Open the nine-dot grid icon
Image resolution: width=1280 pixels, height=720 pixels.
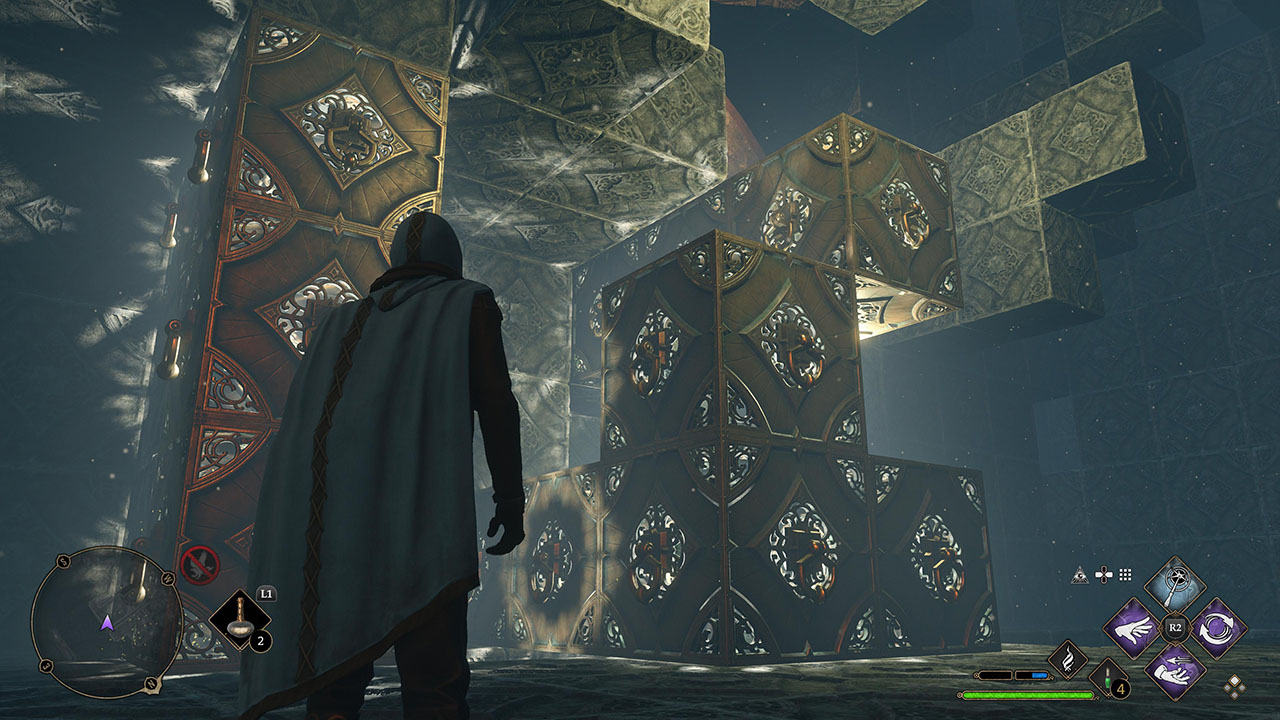(1125, 574)
